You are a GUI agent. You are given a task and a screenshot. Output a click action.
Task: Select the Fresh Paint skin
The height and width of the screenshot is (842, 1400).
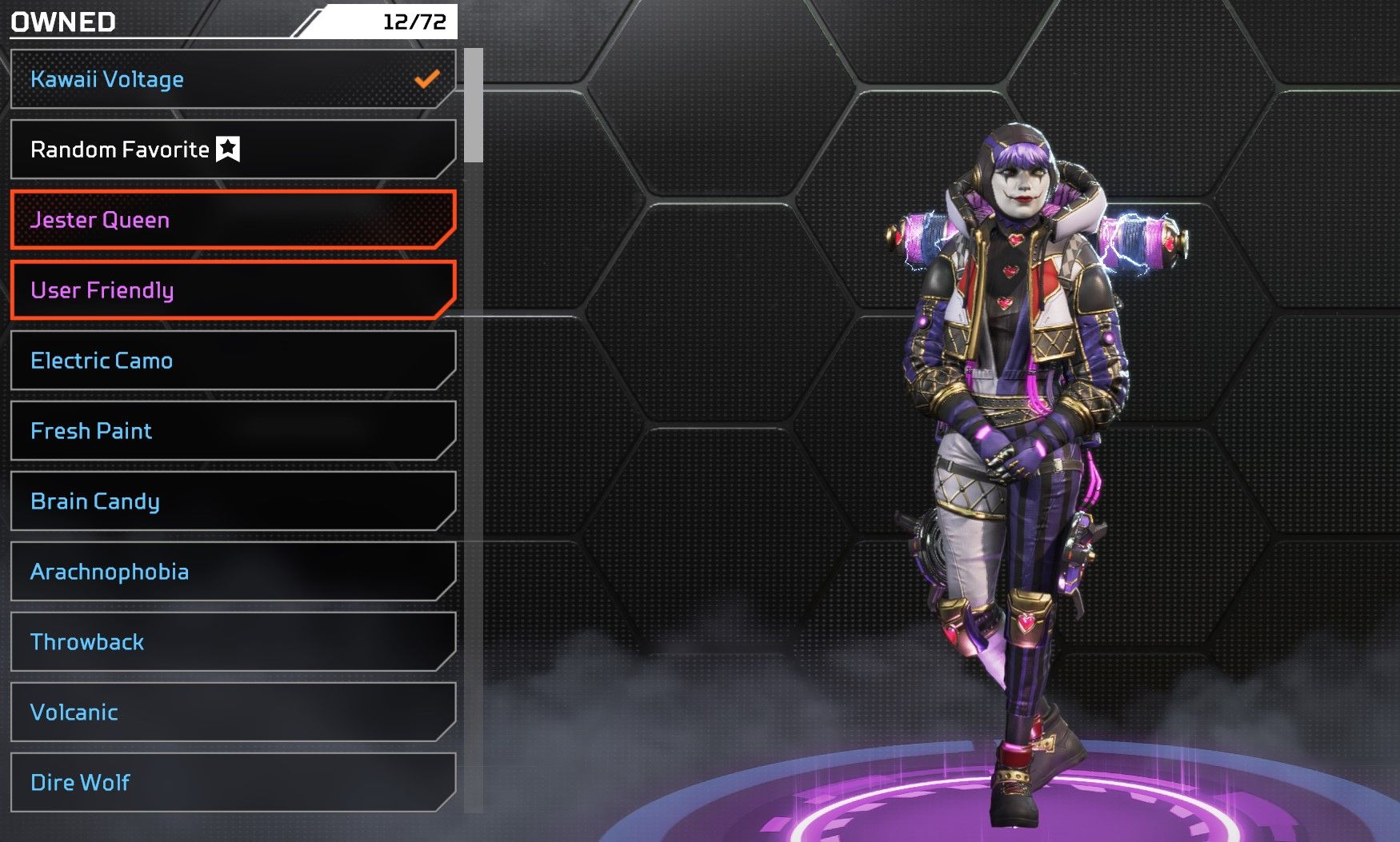pyautogui.click(x=232, y=431)
